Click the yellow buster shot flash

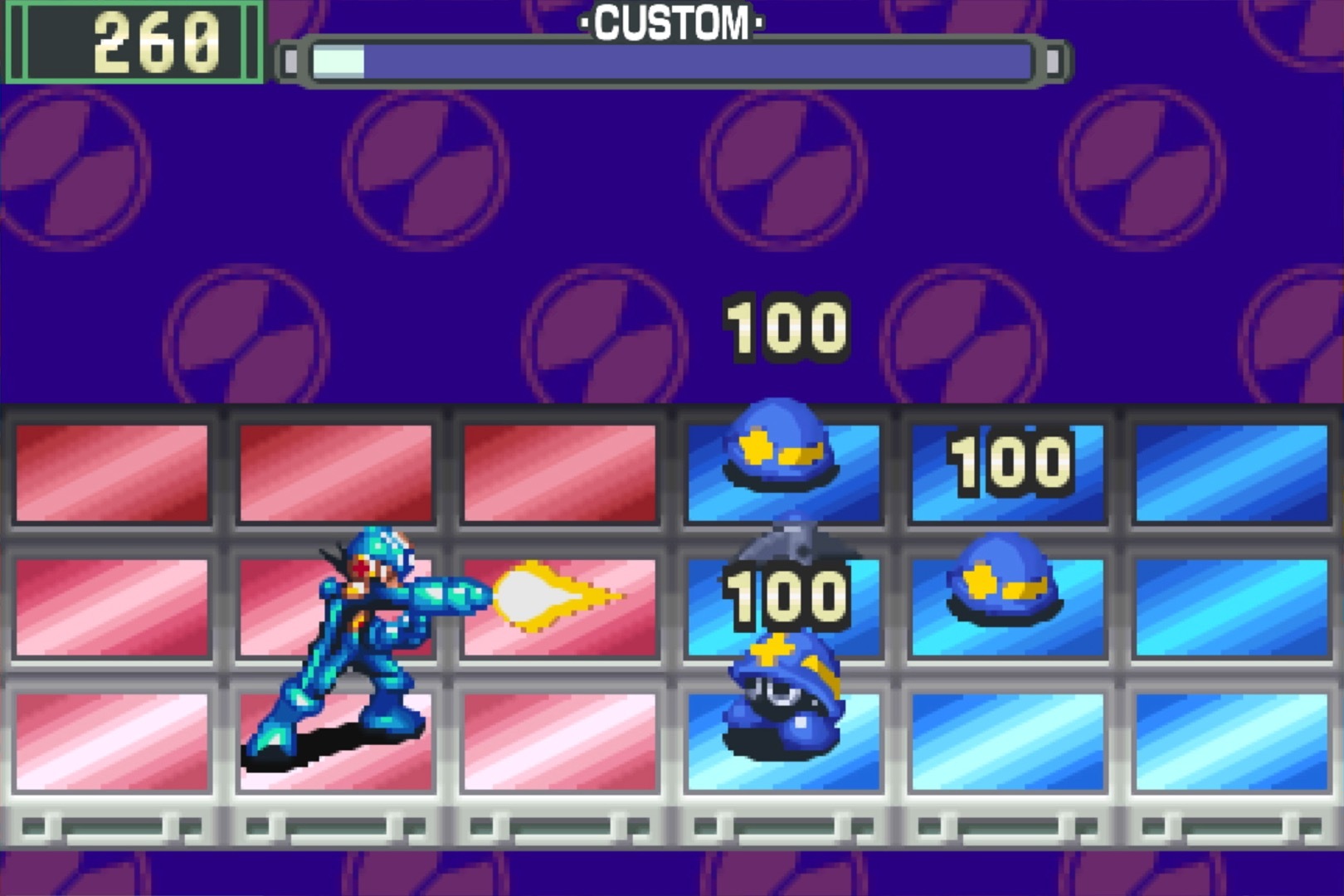(548, 593)
